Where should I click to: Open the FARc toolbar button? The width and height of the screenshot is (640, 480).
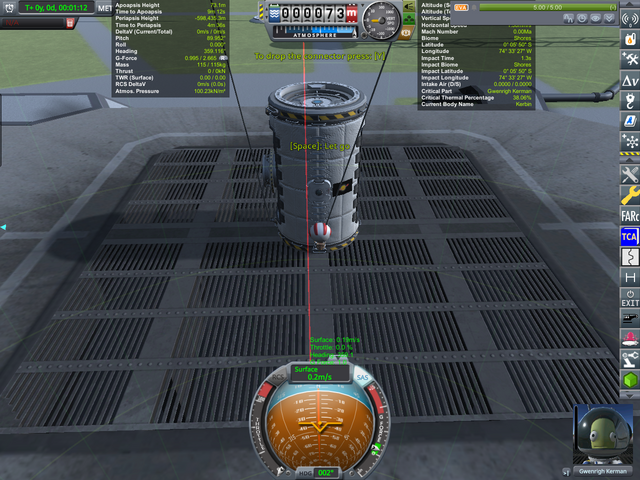coord(630,215)
